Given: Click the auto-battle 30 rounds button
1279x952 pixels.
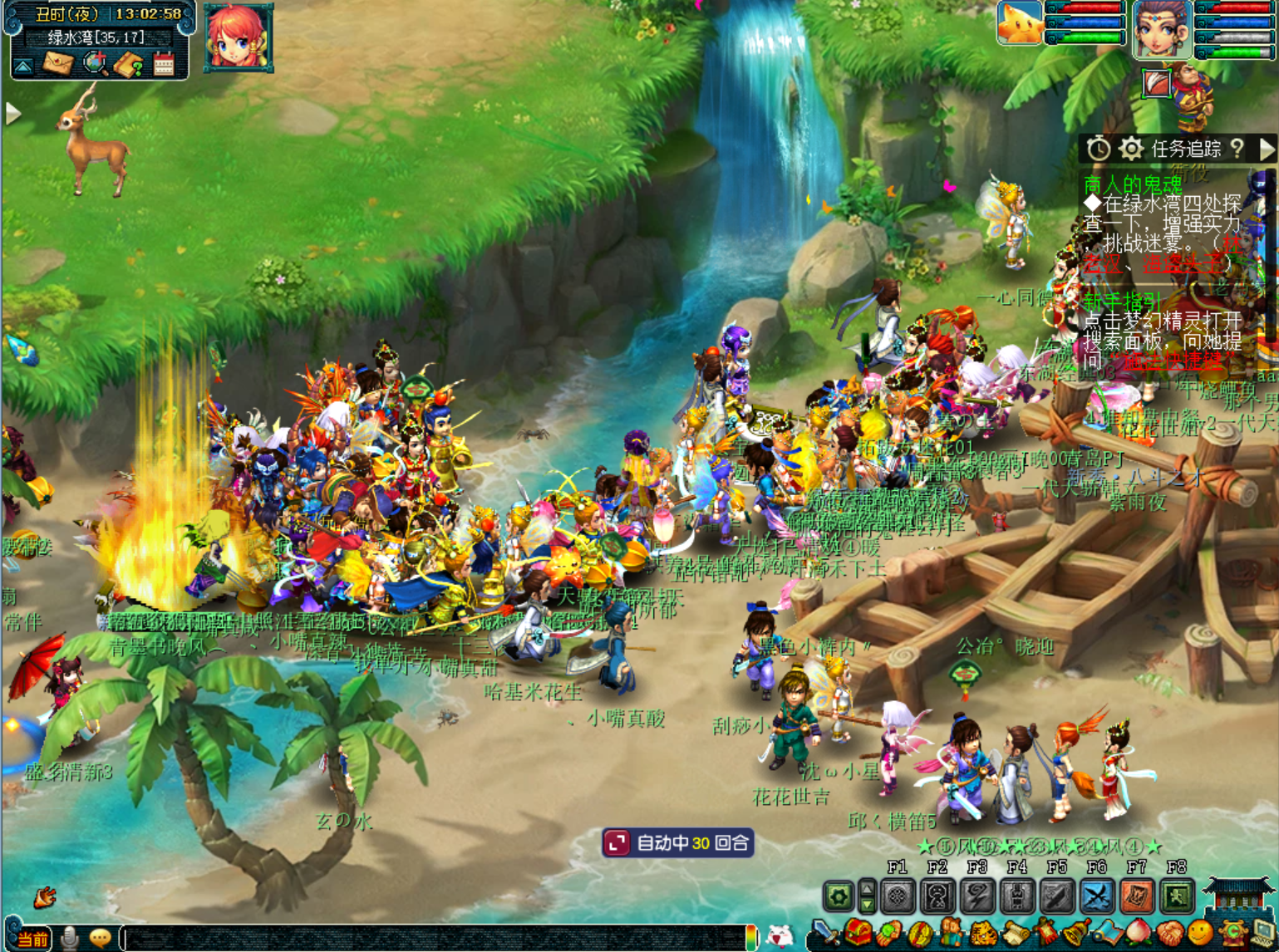Looking at the screenshot, I should (x=678, y=843).
